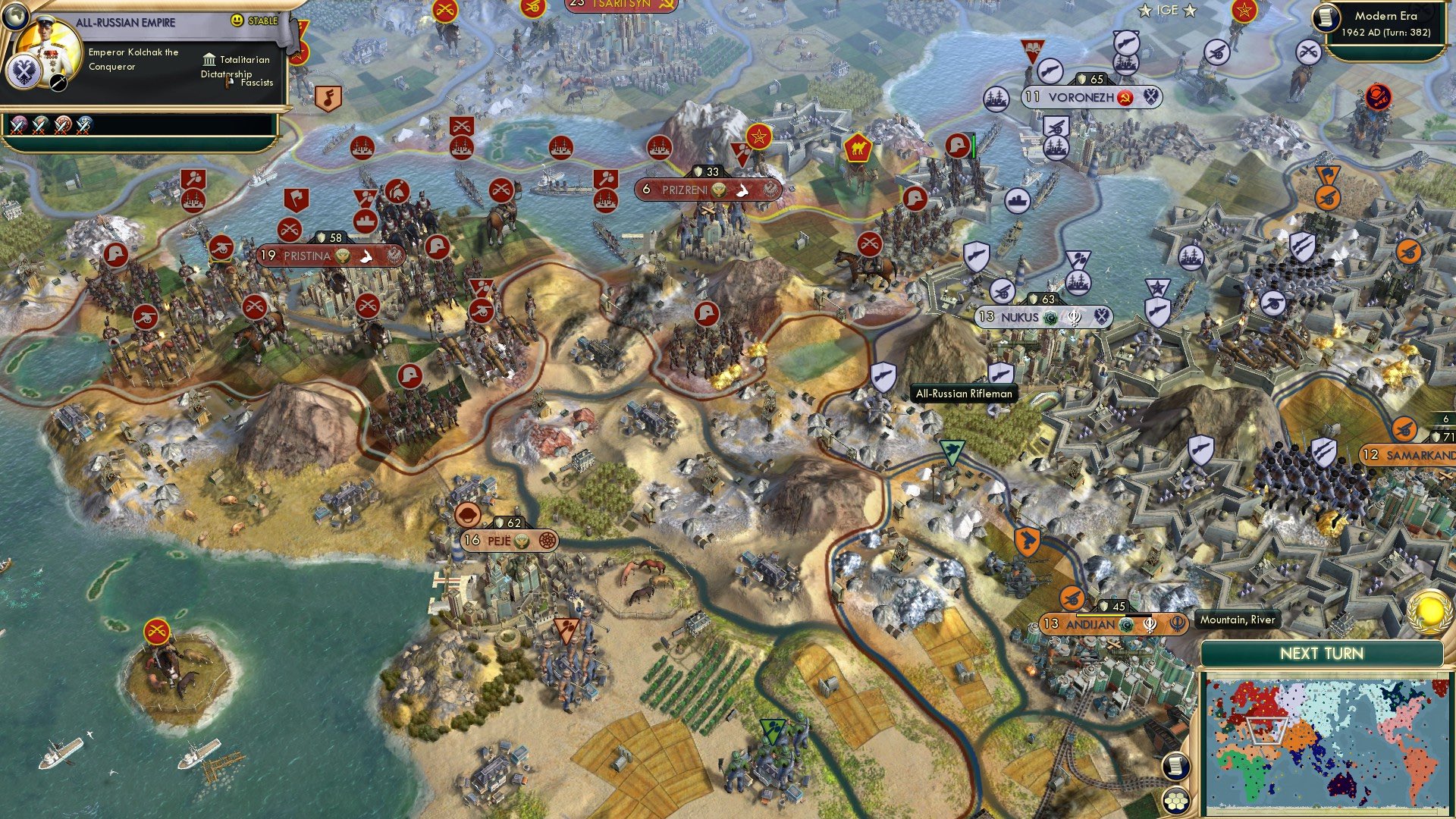Open the IGE in-game editor

[x=1167, y=10]
